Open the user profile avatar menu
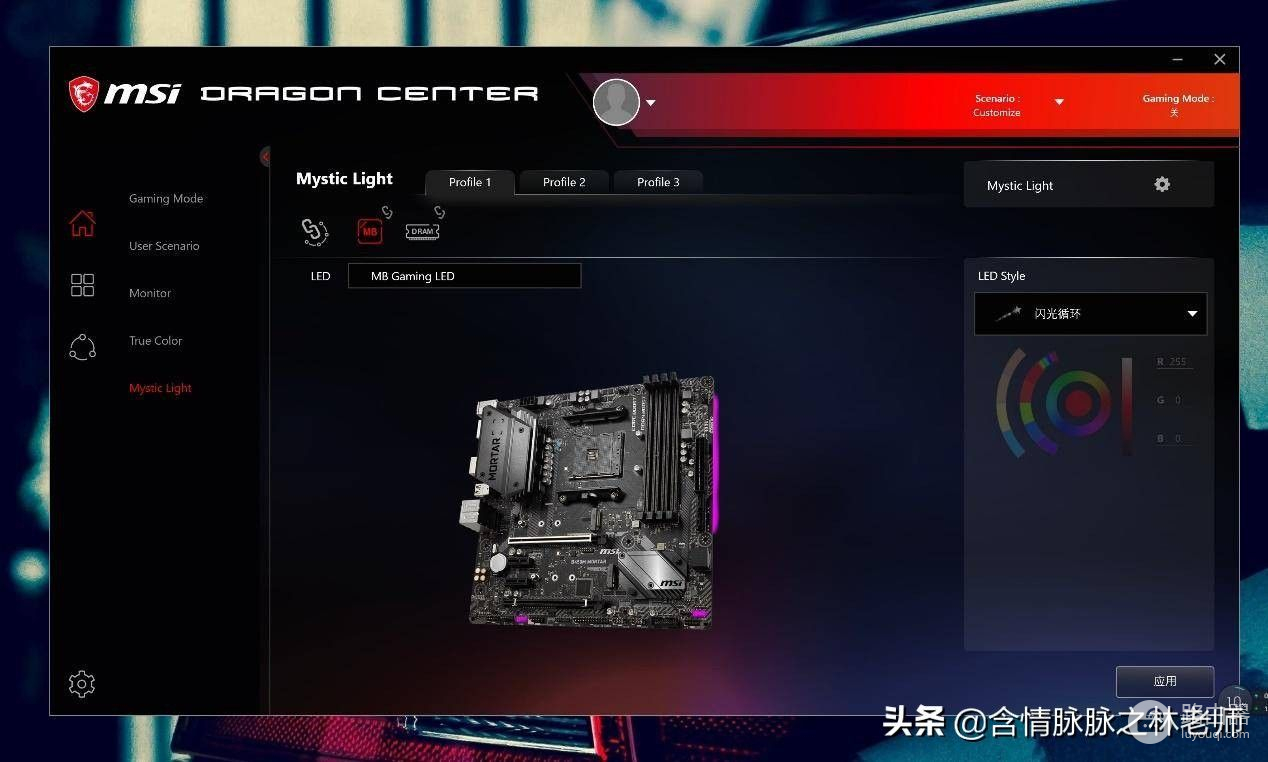Screen dimensions: 1268x762 click(617, 102)
